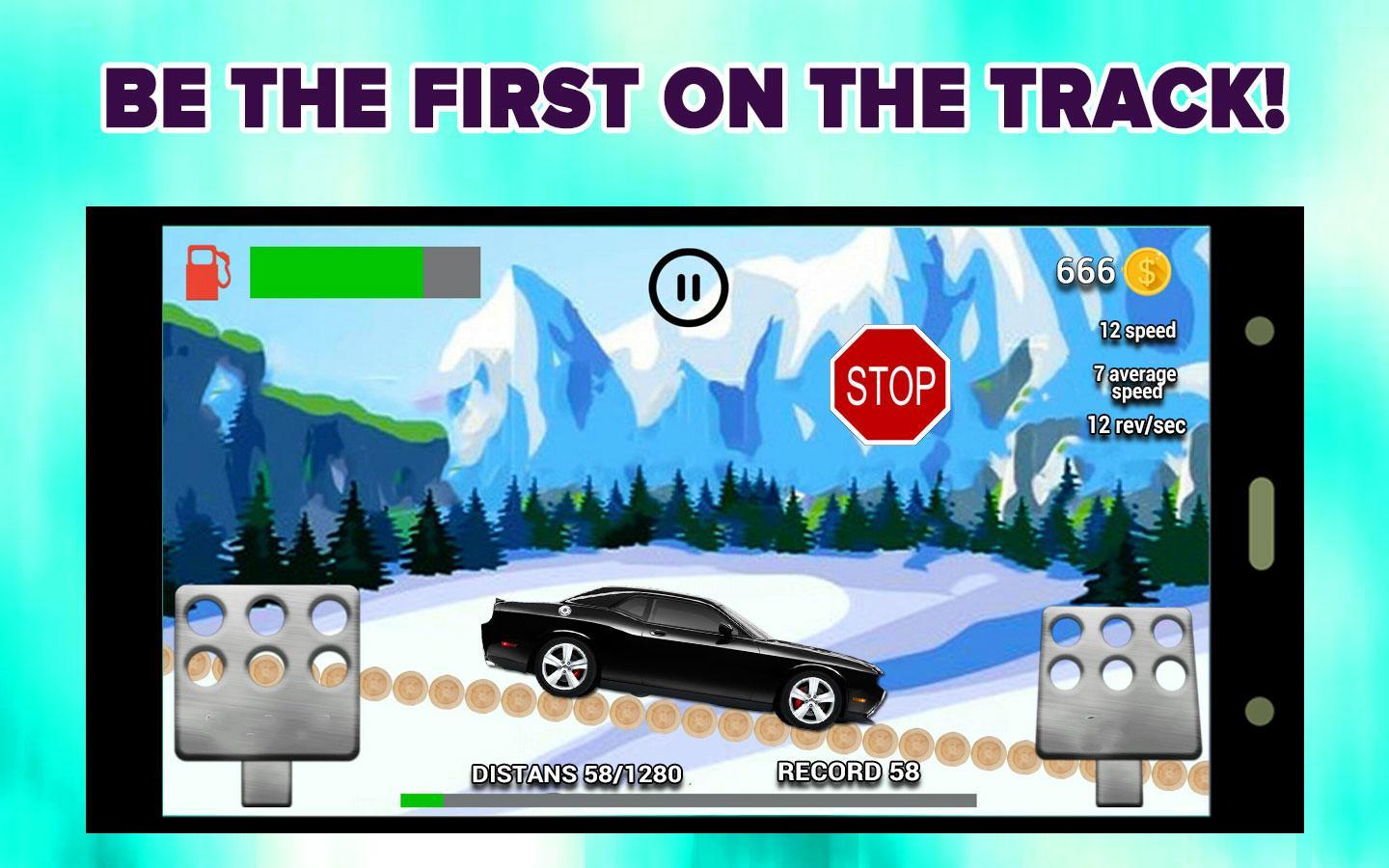
Task: Click the green fuel level bar
Action: point(336,272)
